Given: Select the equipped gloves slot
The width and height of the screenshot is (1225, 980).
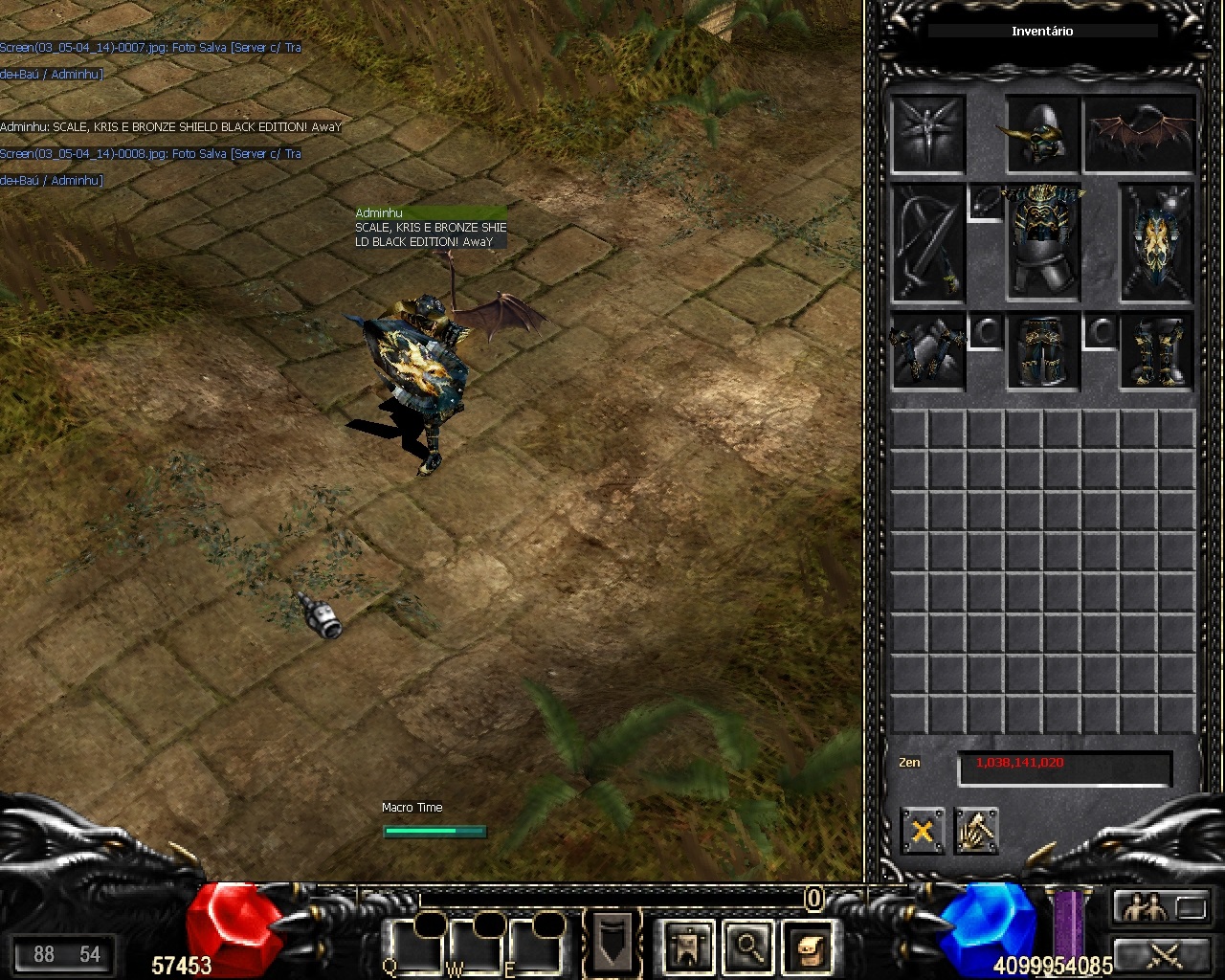Looking at the screenshot, I should point(927,352).
